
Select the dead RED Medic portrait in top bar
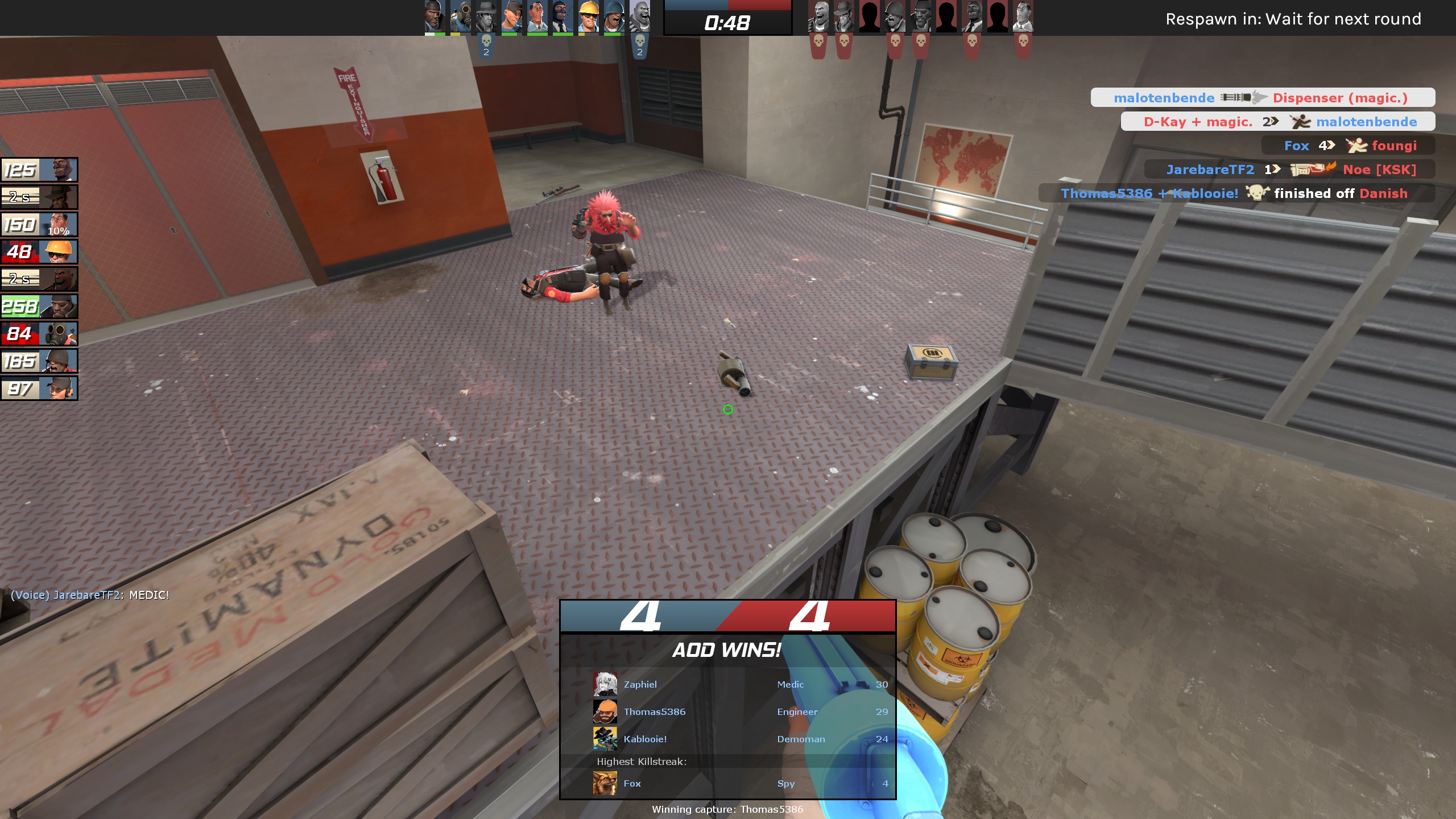[x=1023, y=17]
